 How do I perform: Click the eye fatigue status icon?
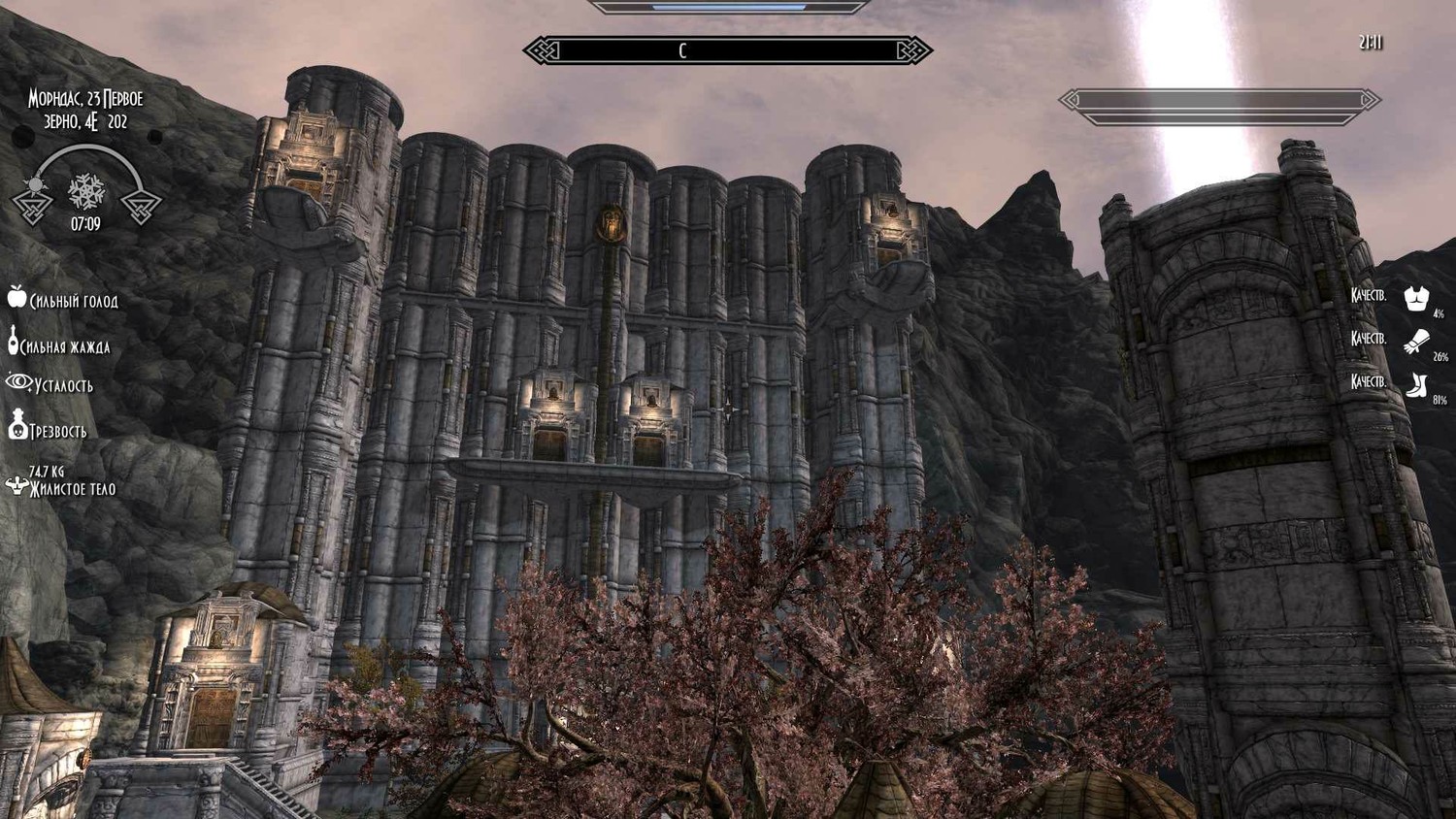[18, 382]
